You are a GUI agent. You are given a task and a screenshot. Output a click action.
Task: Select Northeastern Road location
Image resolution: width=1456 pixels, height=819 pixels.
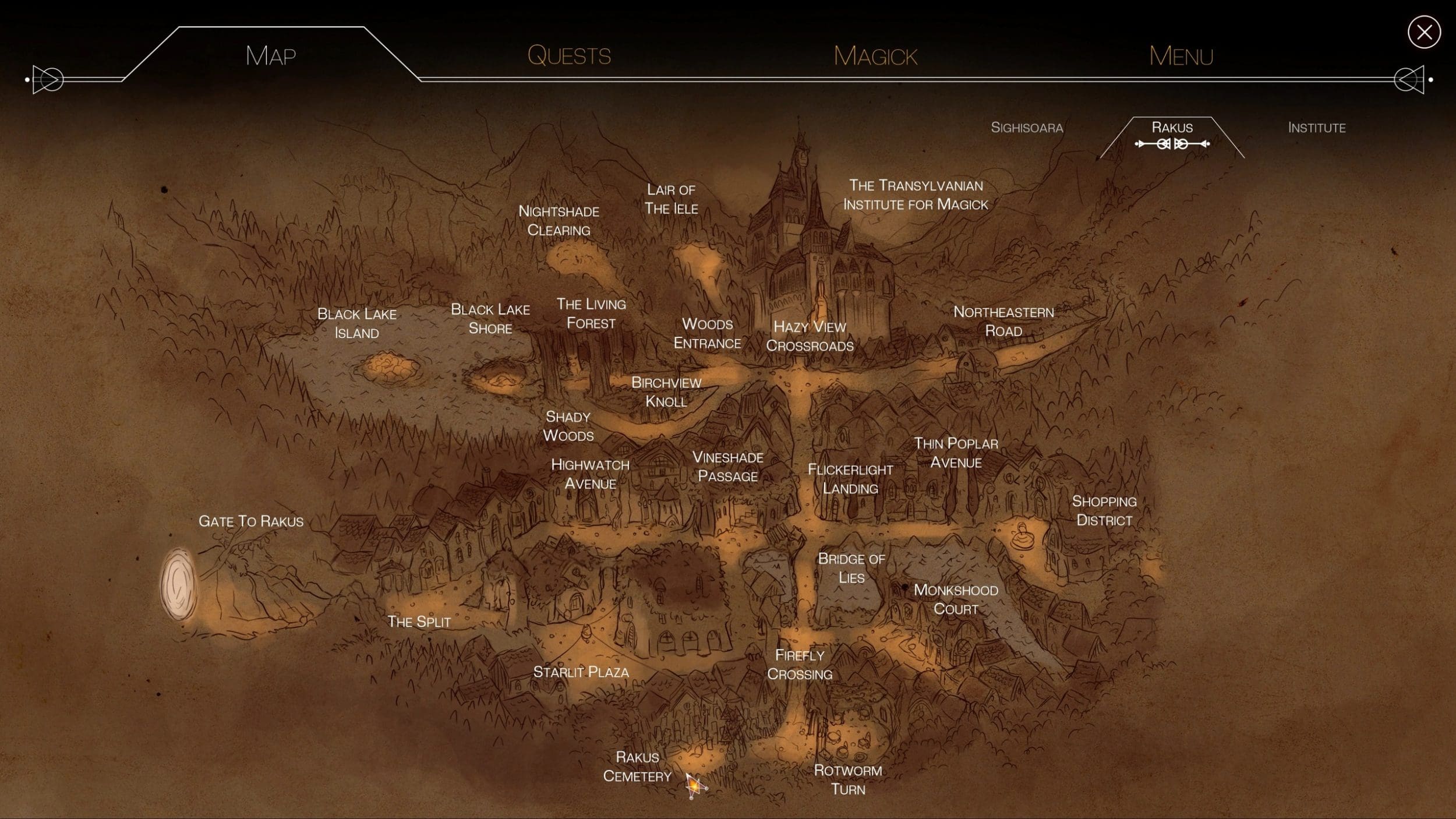tap(1003, 322)
